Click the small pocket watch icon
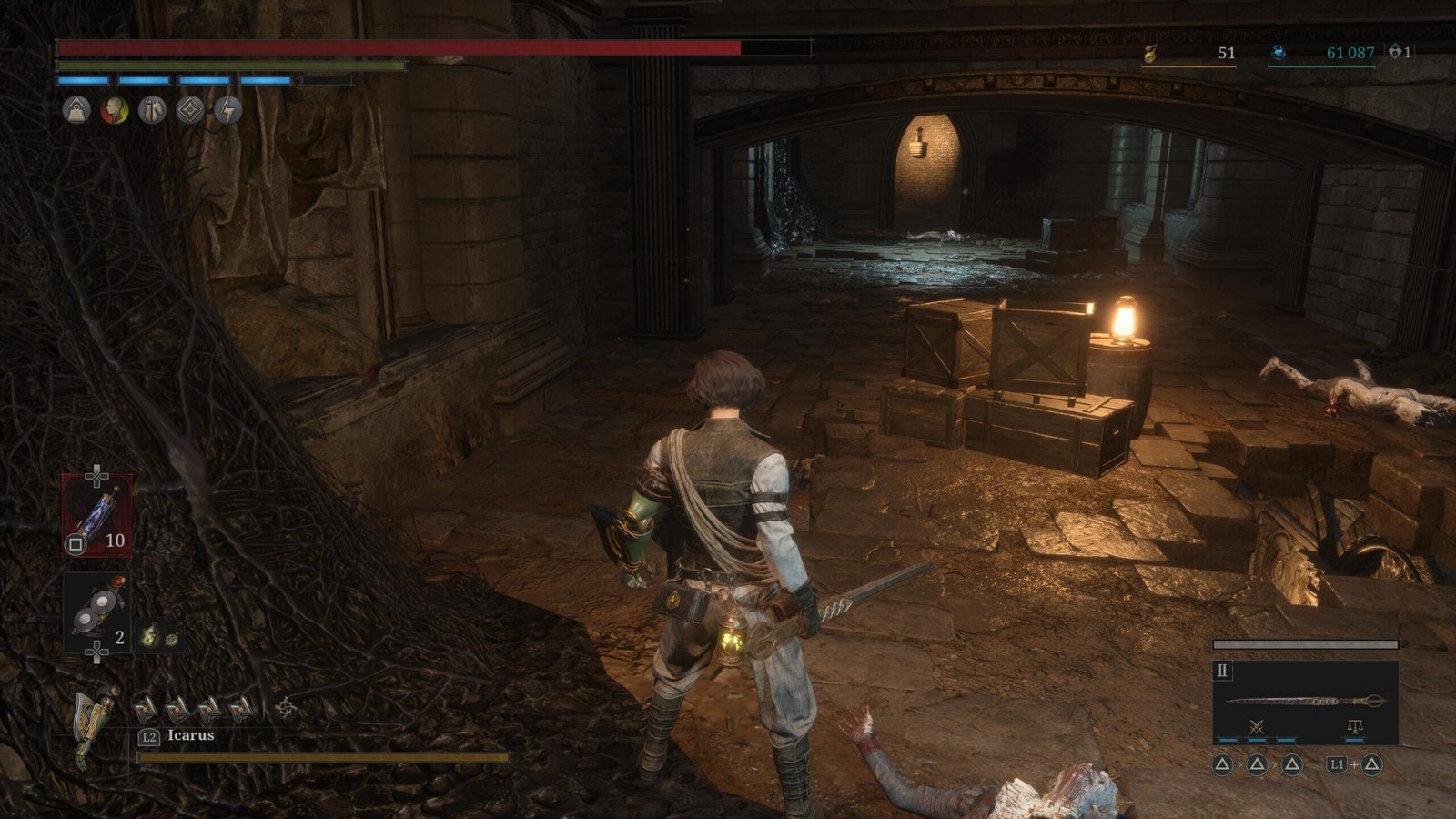 pos(171,639)
